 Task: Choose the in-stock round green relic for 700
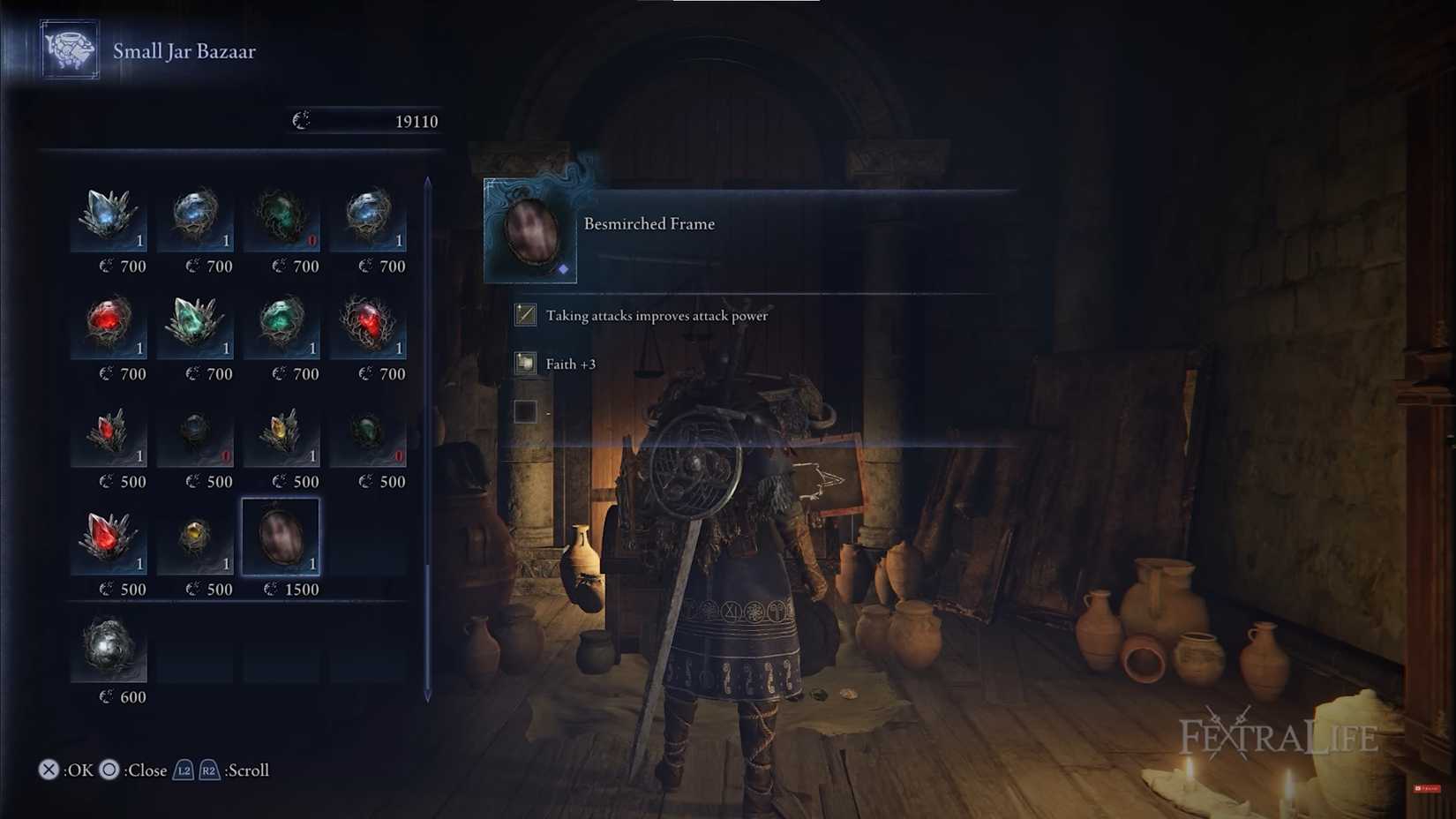click(281, 322)
